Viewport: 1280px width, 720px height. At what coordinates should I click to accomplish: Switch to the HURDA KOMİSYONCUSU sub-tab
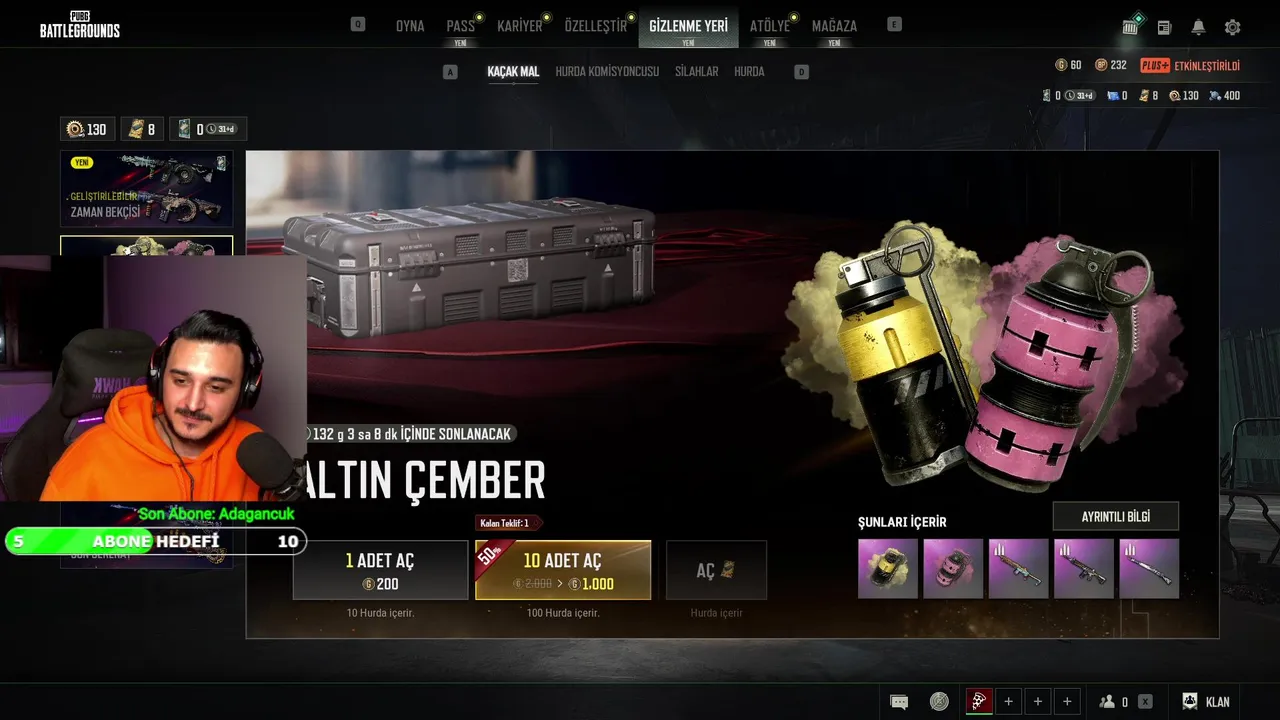tap(607, 72)
